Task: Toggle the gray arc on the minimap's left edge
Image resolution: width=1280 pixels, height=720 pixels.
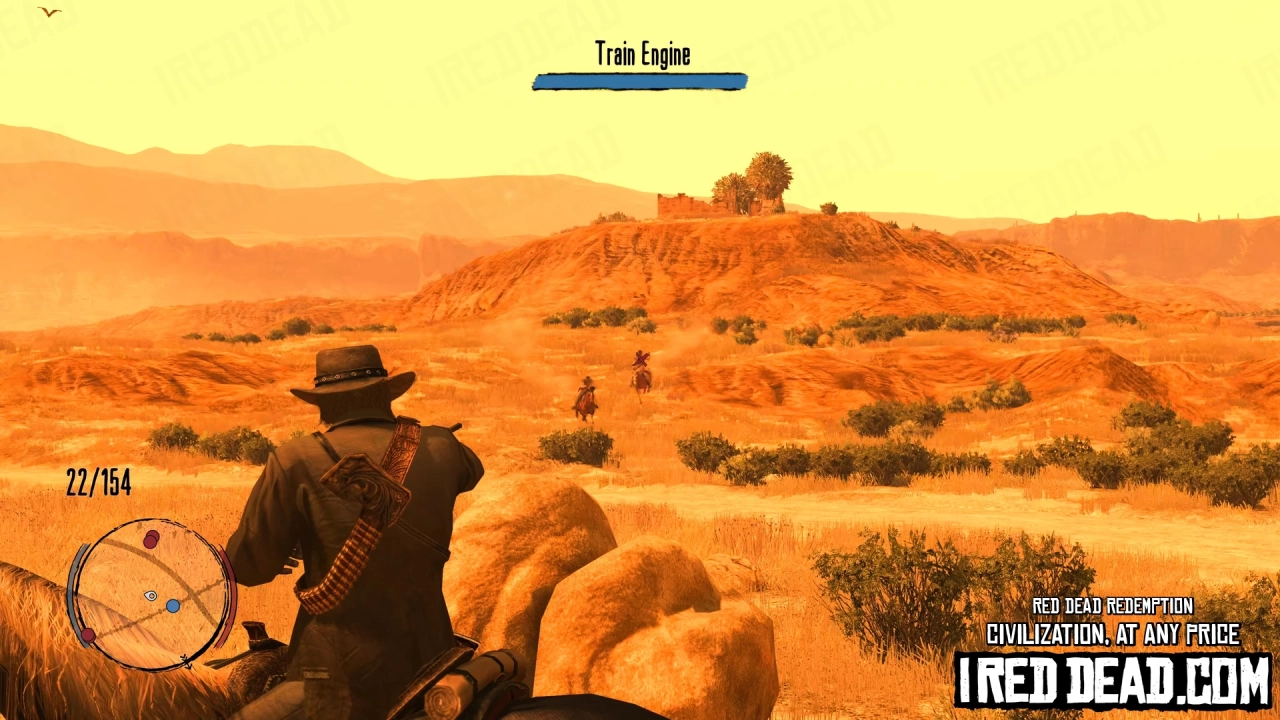Action: tap(76, 592)
